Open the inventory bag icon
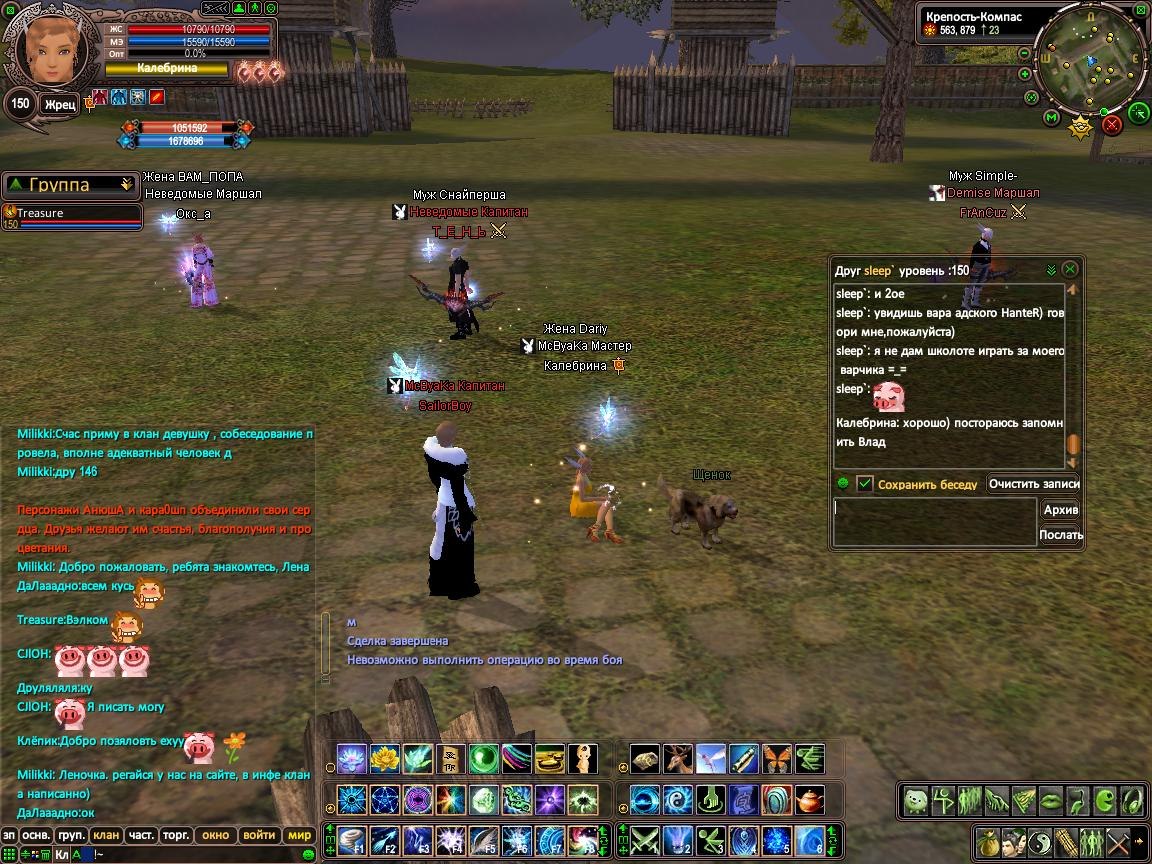 pos(987,841)
